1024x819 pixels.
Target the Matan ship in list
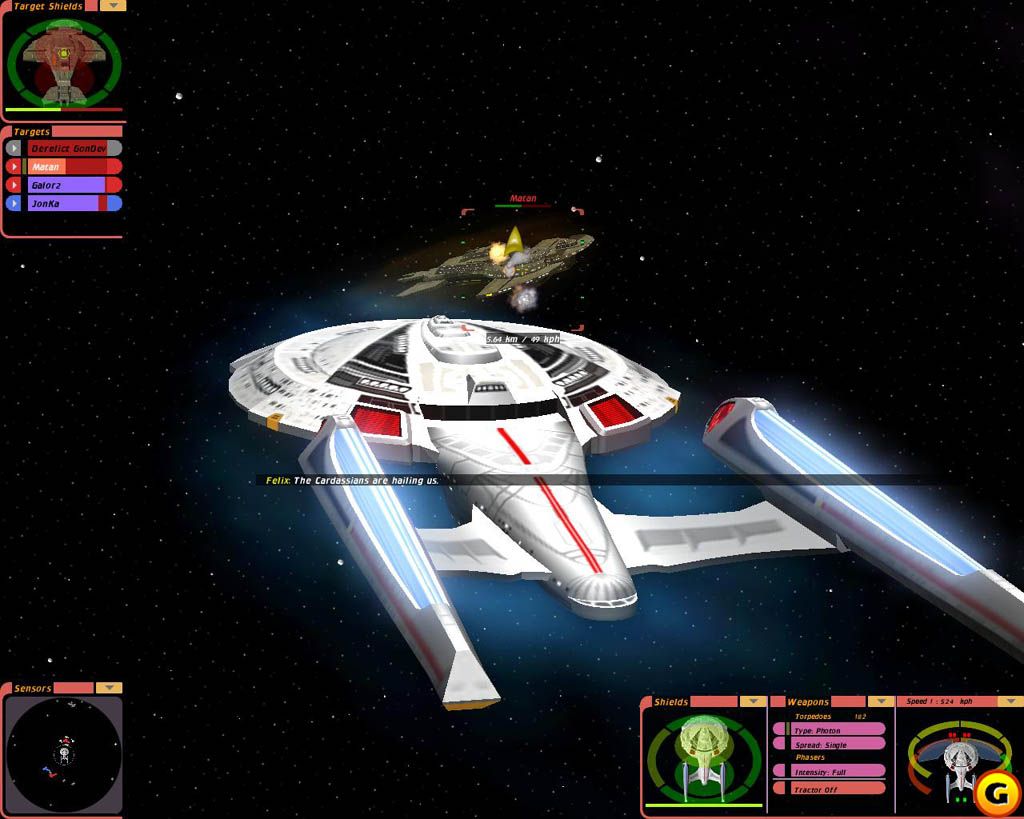coord(68,167)
